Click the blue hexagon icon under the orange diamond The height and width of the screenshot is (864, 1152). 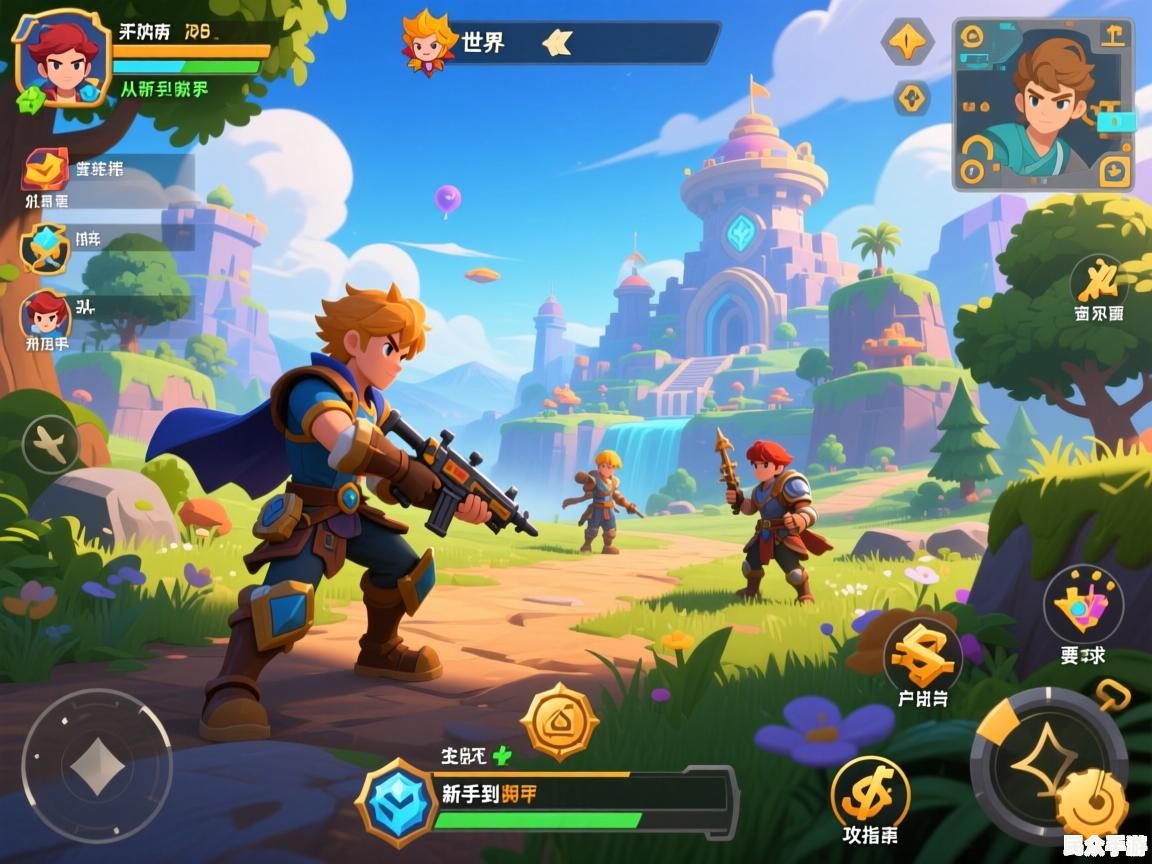(x=911, y=98)
